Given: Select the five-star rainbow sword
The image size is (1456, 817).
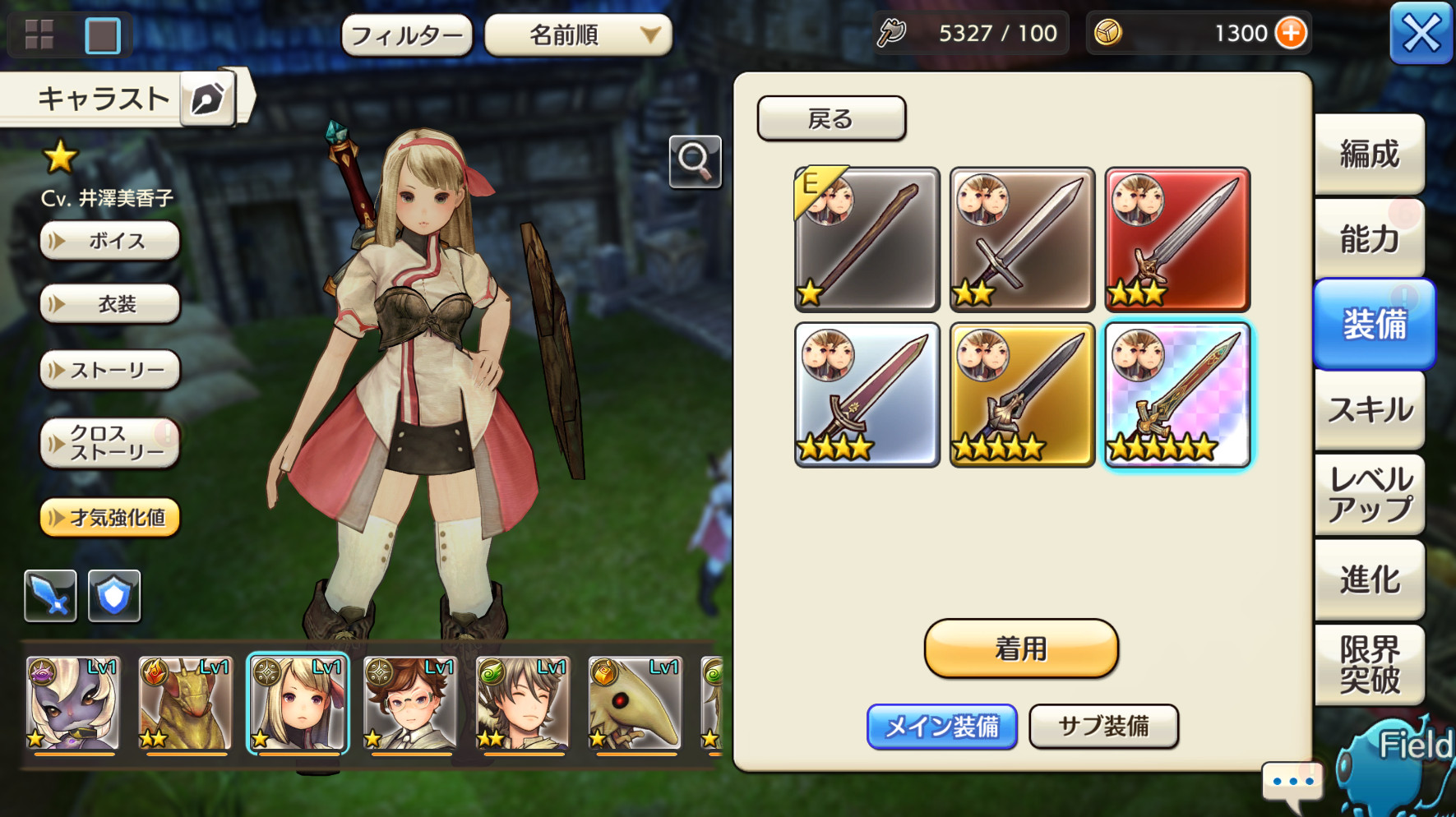Looking at the screenshot, I should click(1177, 395).
